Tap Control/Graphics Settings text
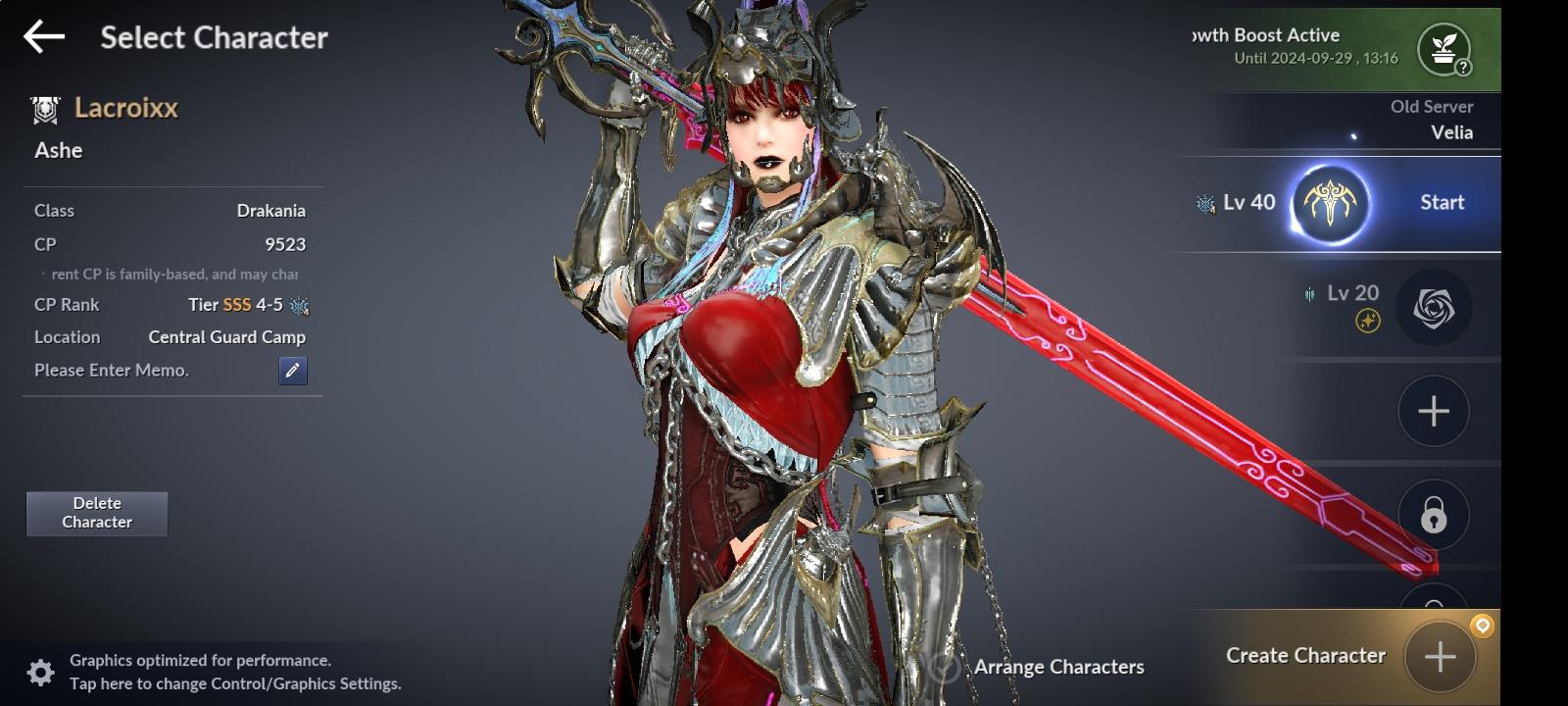Screen dimensions: 1568x706 (235, 682)
